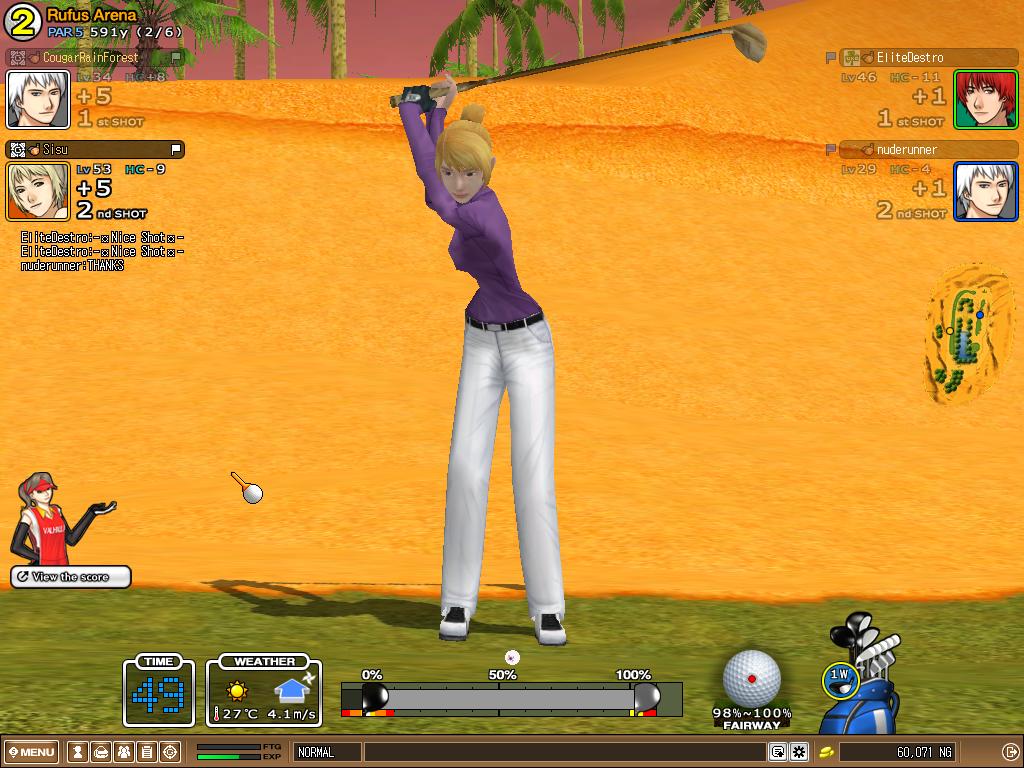Click the target crosshair toolbar icon

[170, 752]
